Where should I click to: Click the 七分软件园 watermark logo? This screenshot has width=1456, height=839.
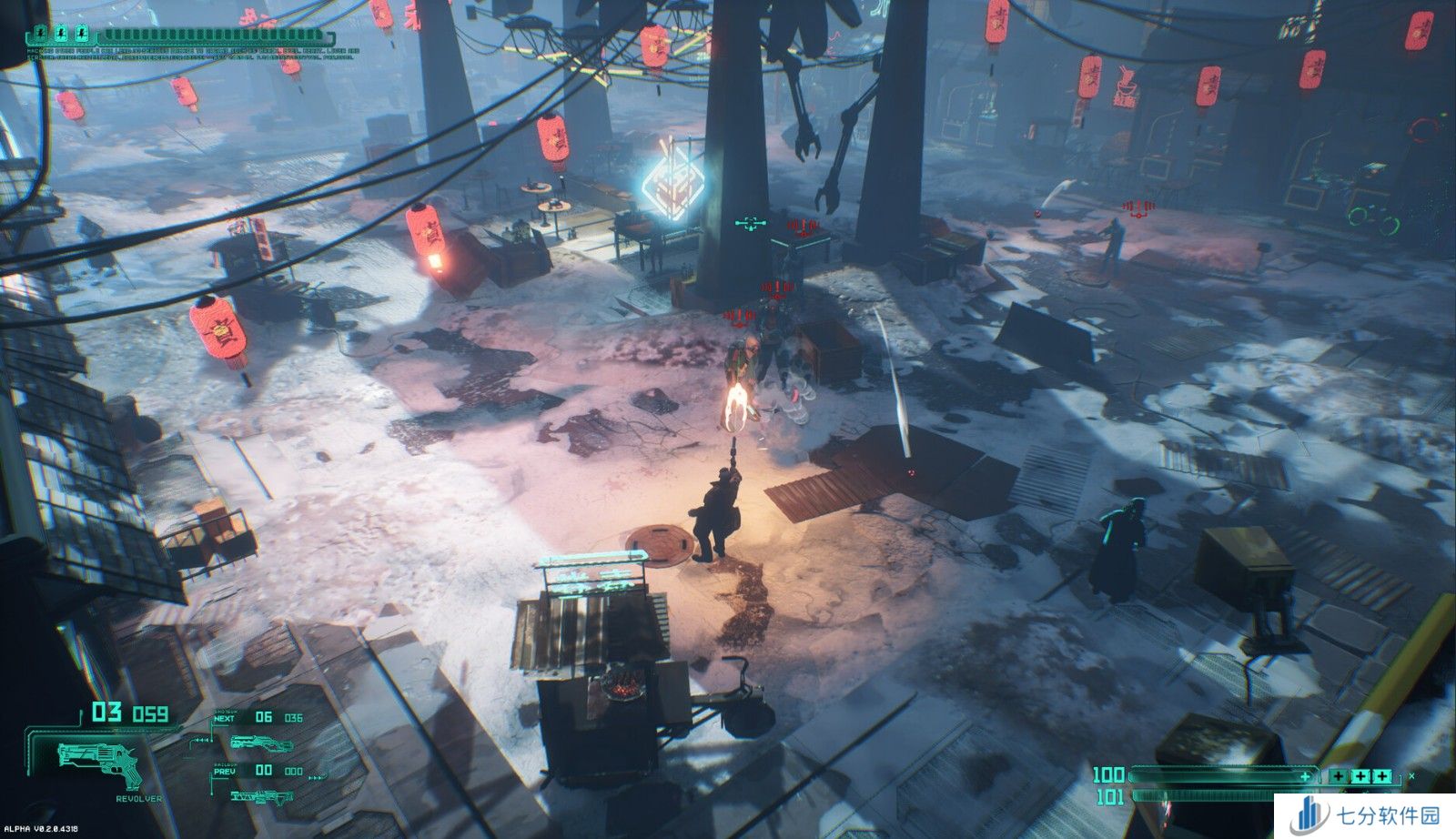pos(1364,815)
